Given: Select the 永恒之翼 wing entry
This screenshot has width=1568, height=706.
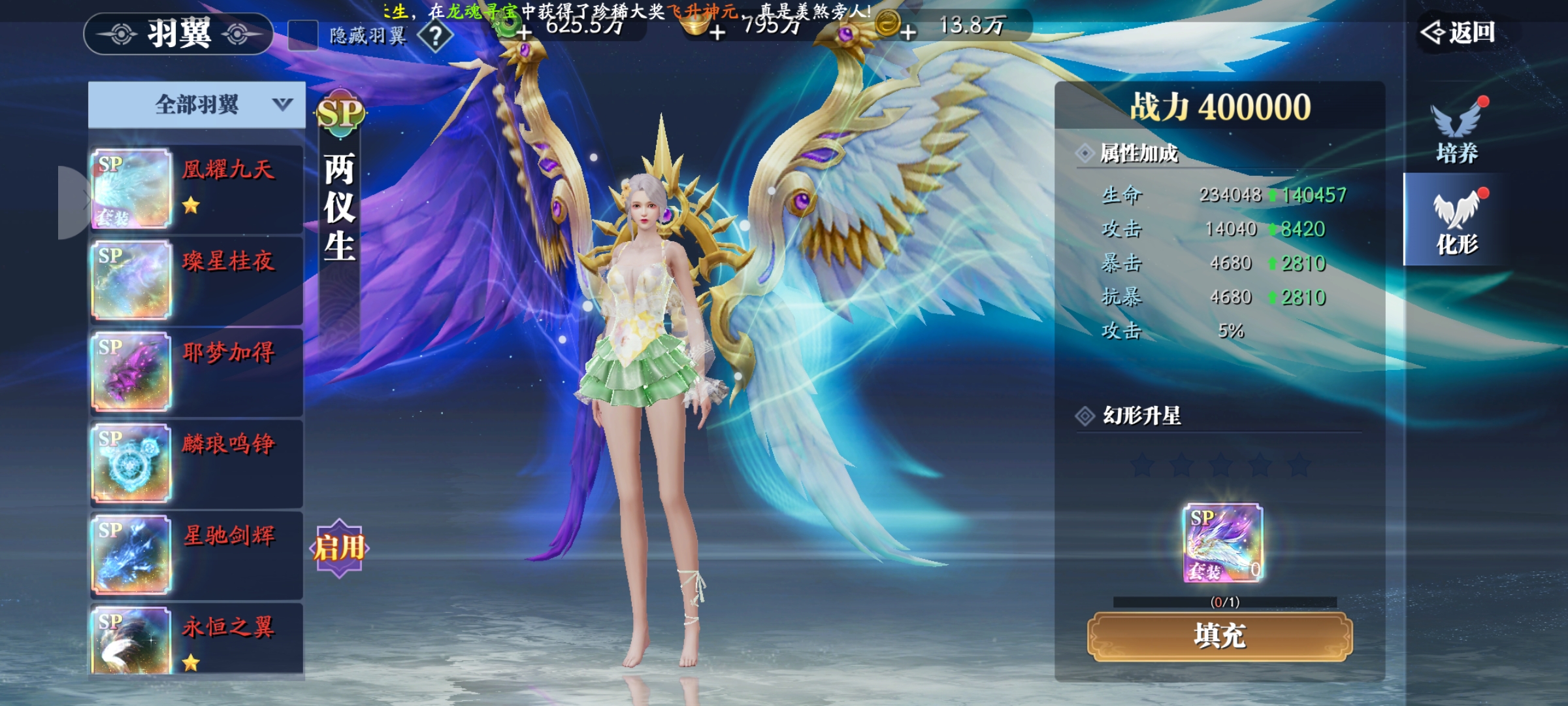Looking at the screenshot, I should [x=196, y=639].
